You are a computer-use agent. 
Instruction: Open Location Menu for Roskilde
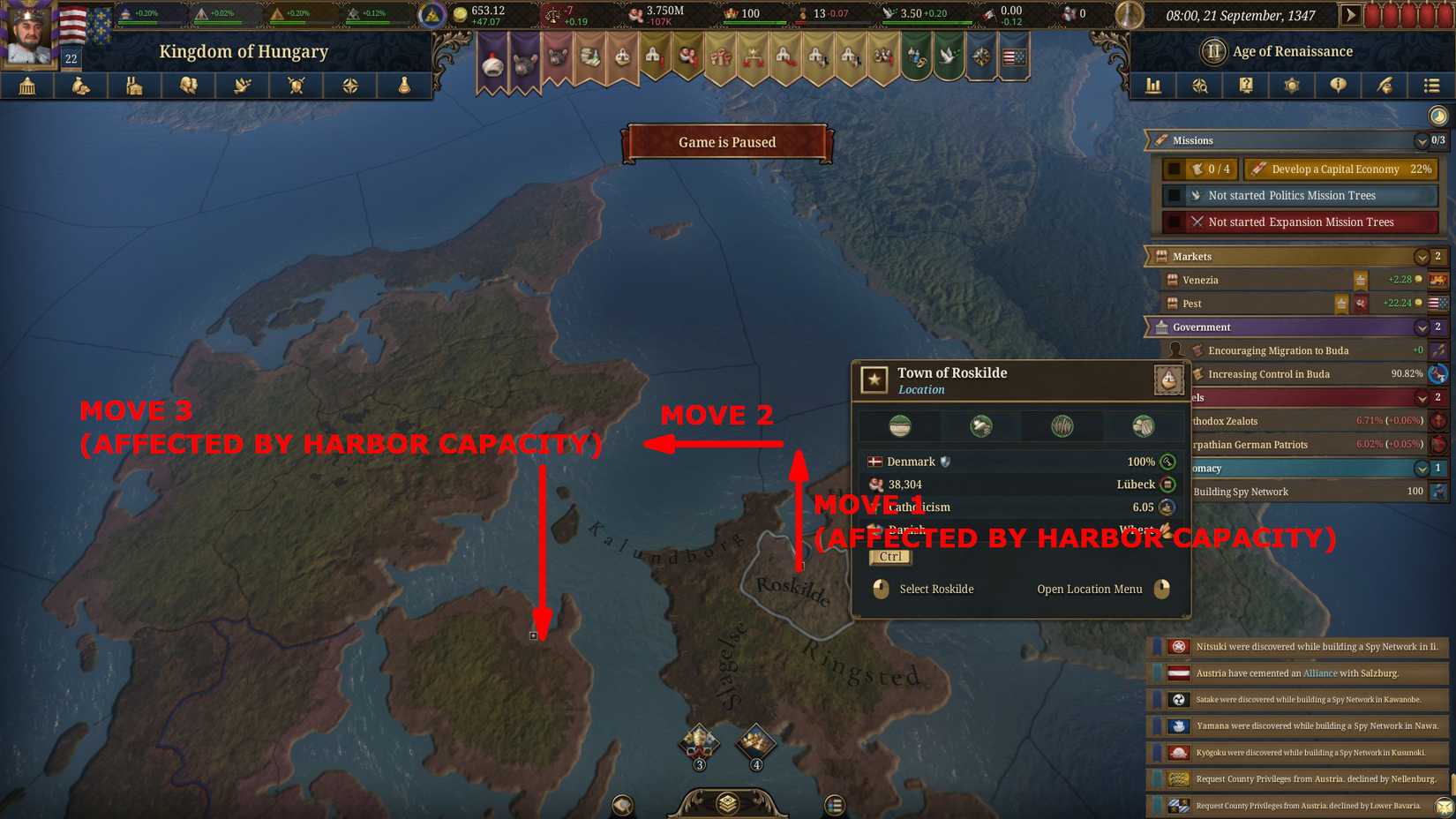pos(1089,590)
